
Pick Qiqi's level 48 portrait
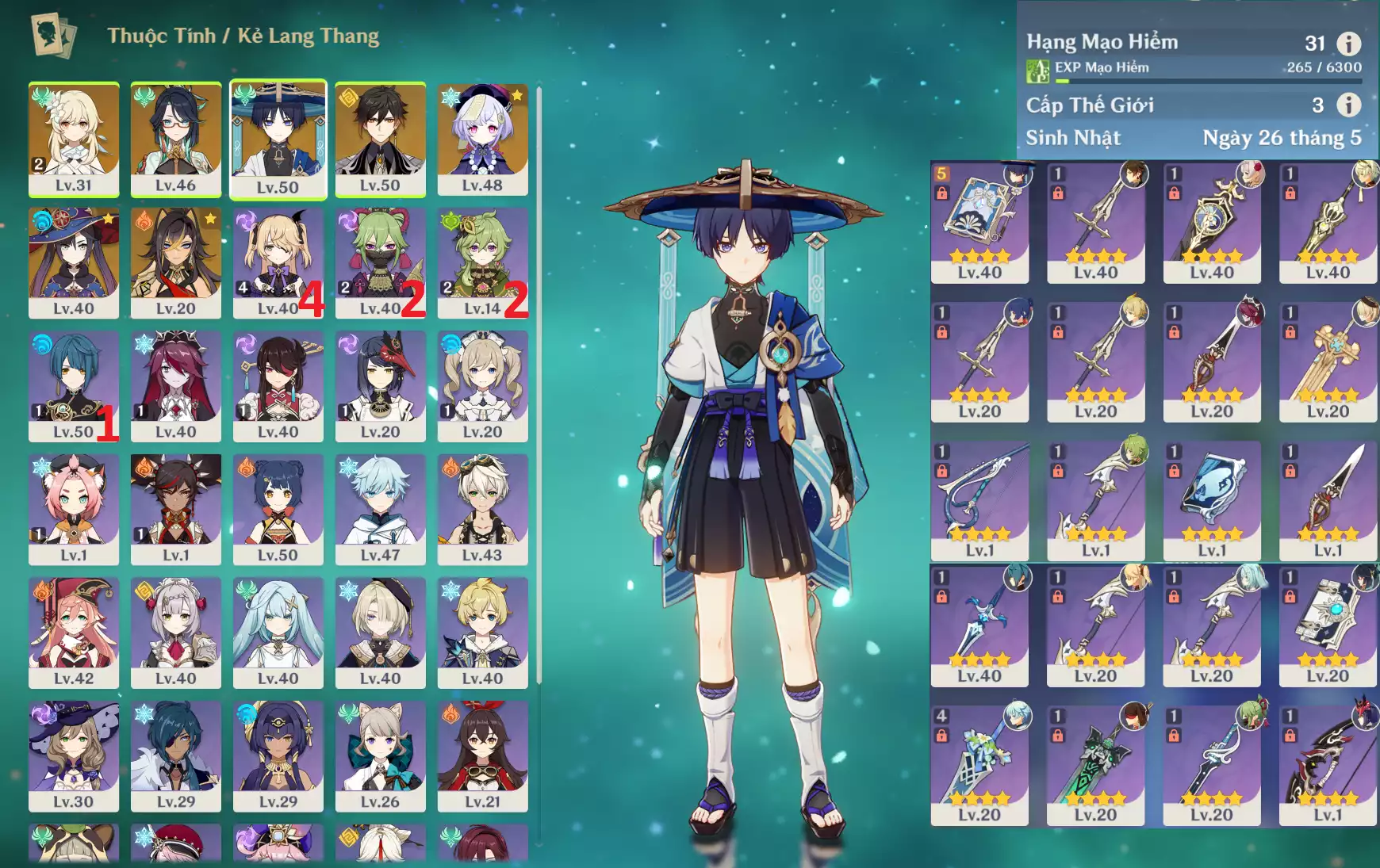482,138
